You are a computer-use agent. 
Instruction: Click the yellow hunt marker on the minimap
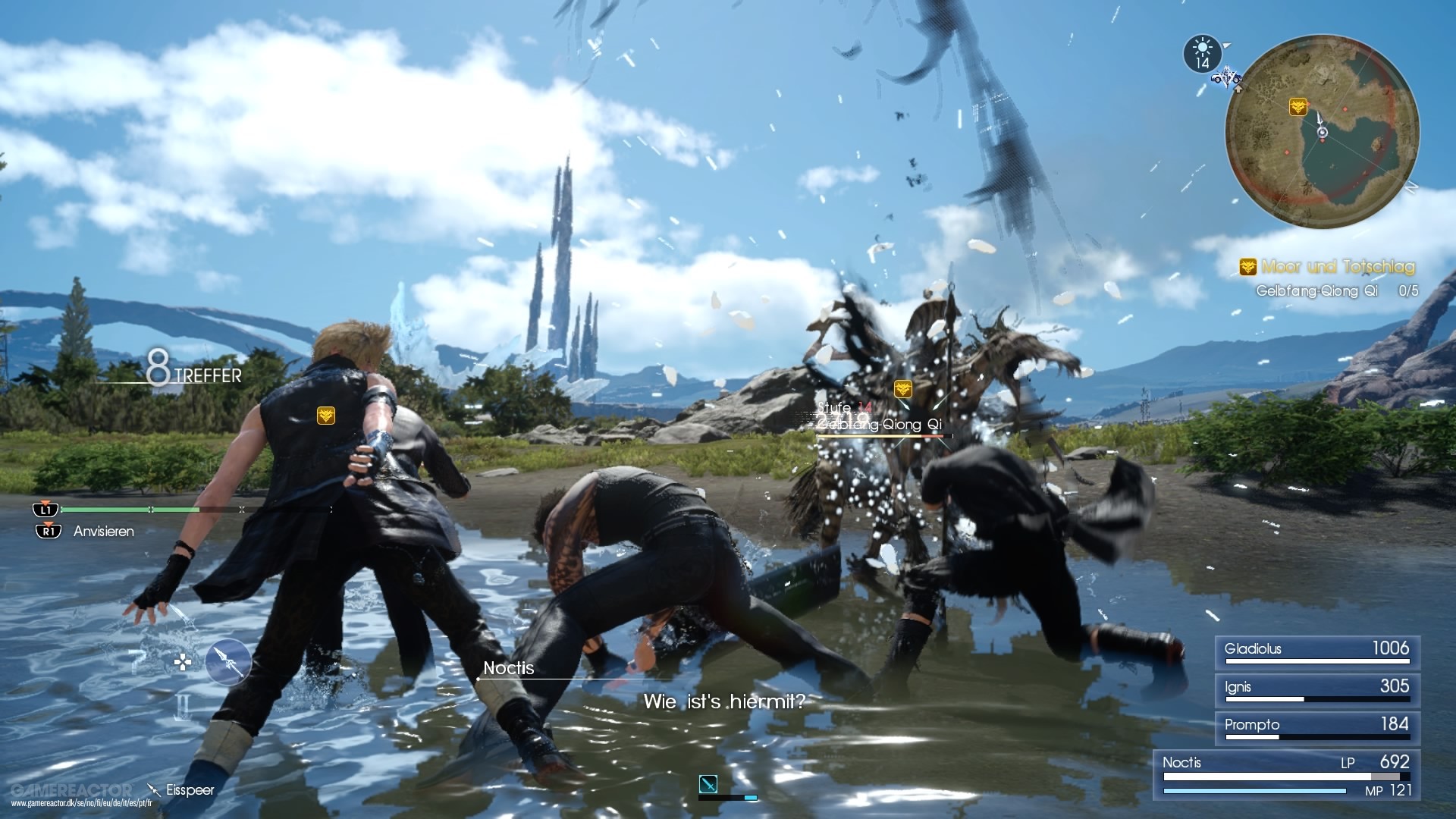coord(1298,107)
